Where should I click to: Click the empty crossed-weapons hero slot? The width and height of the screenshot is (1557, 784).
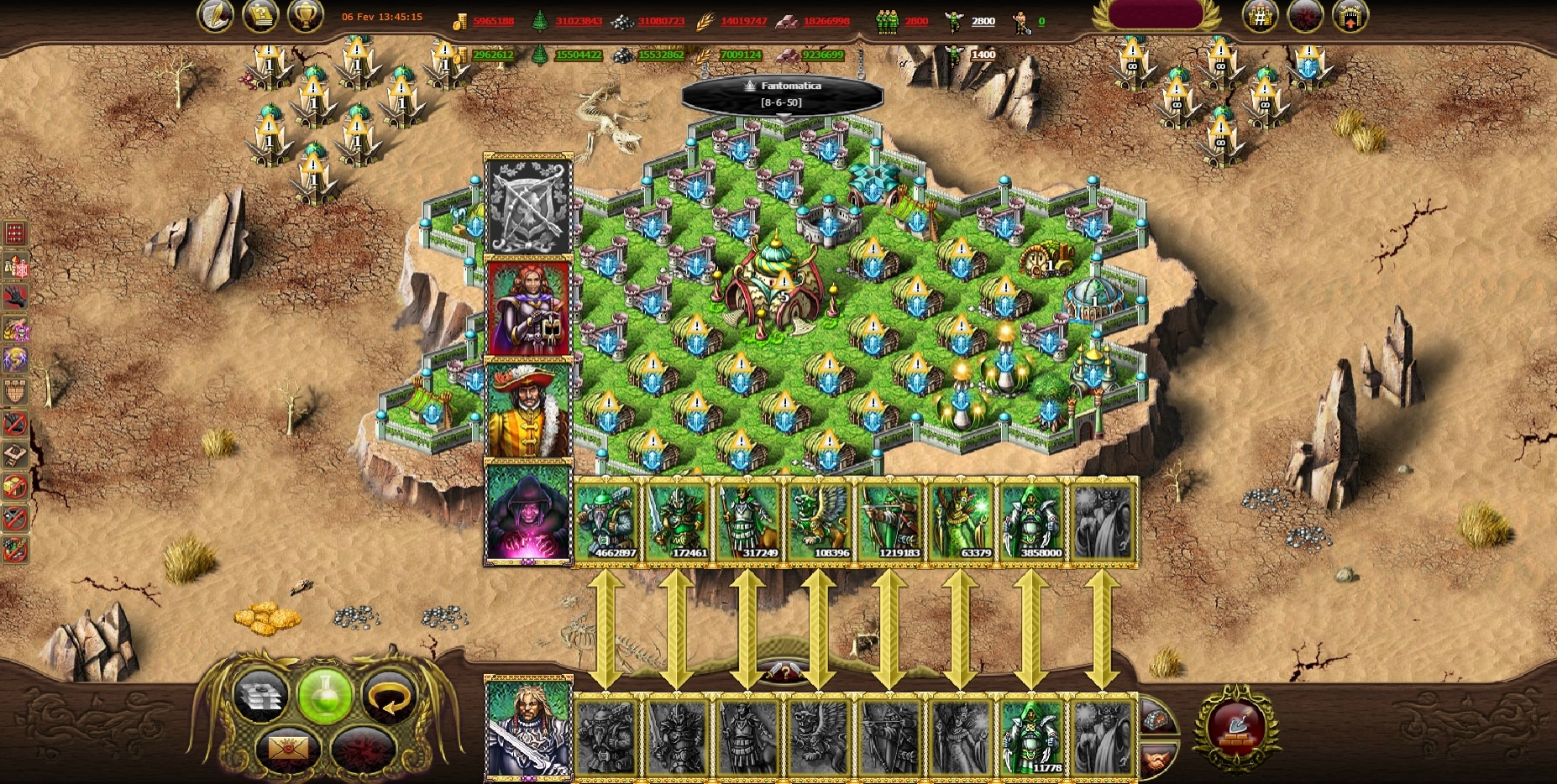528,206
